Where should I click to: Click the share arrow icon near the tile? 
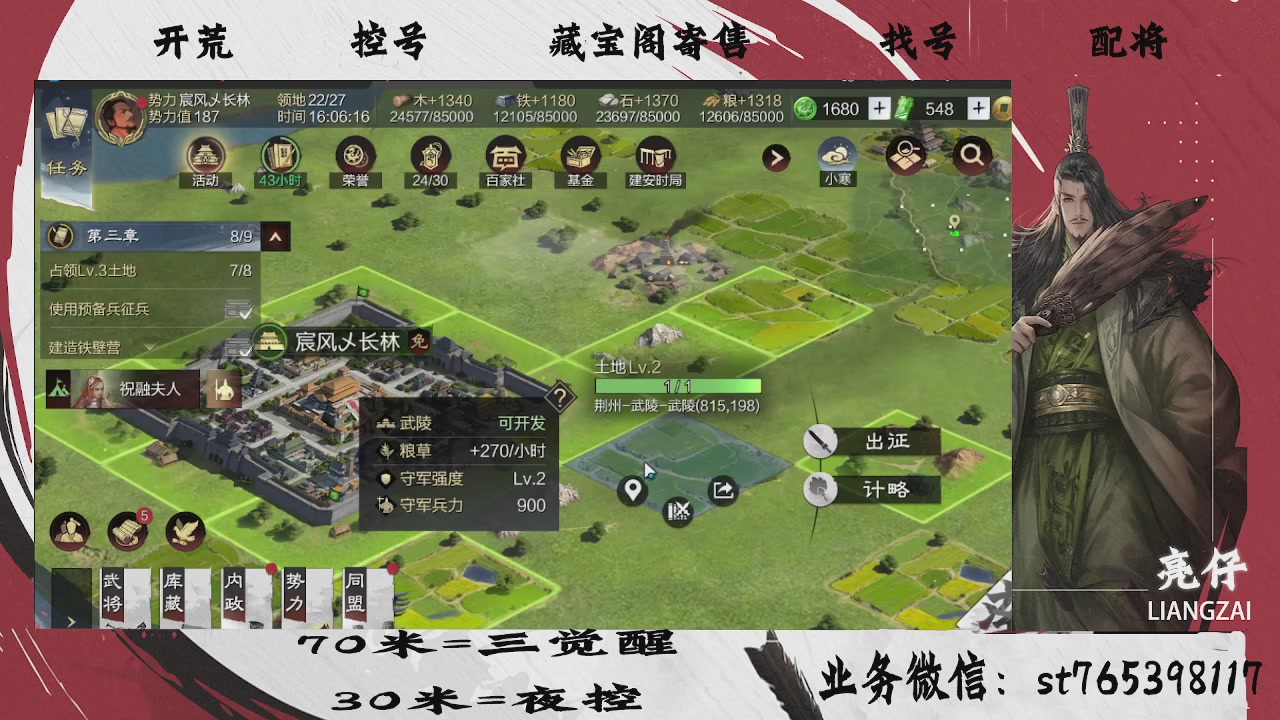(722, 491)
